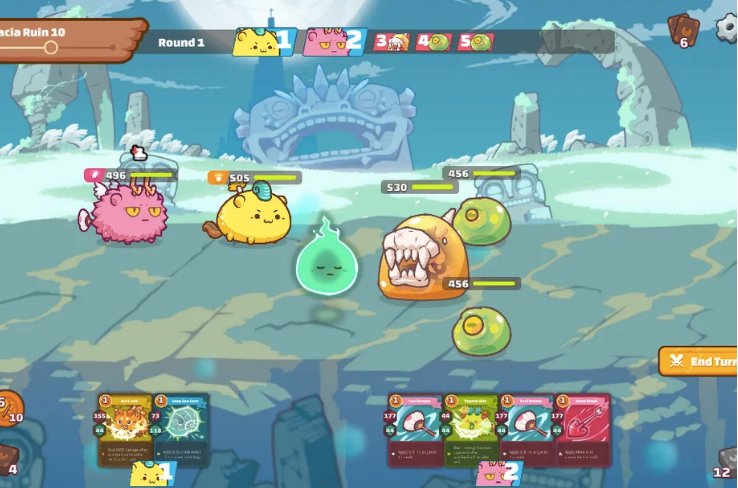Select the dark red card in hand
738x488 pixels.
point(582,430)
